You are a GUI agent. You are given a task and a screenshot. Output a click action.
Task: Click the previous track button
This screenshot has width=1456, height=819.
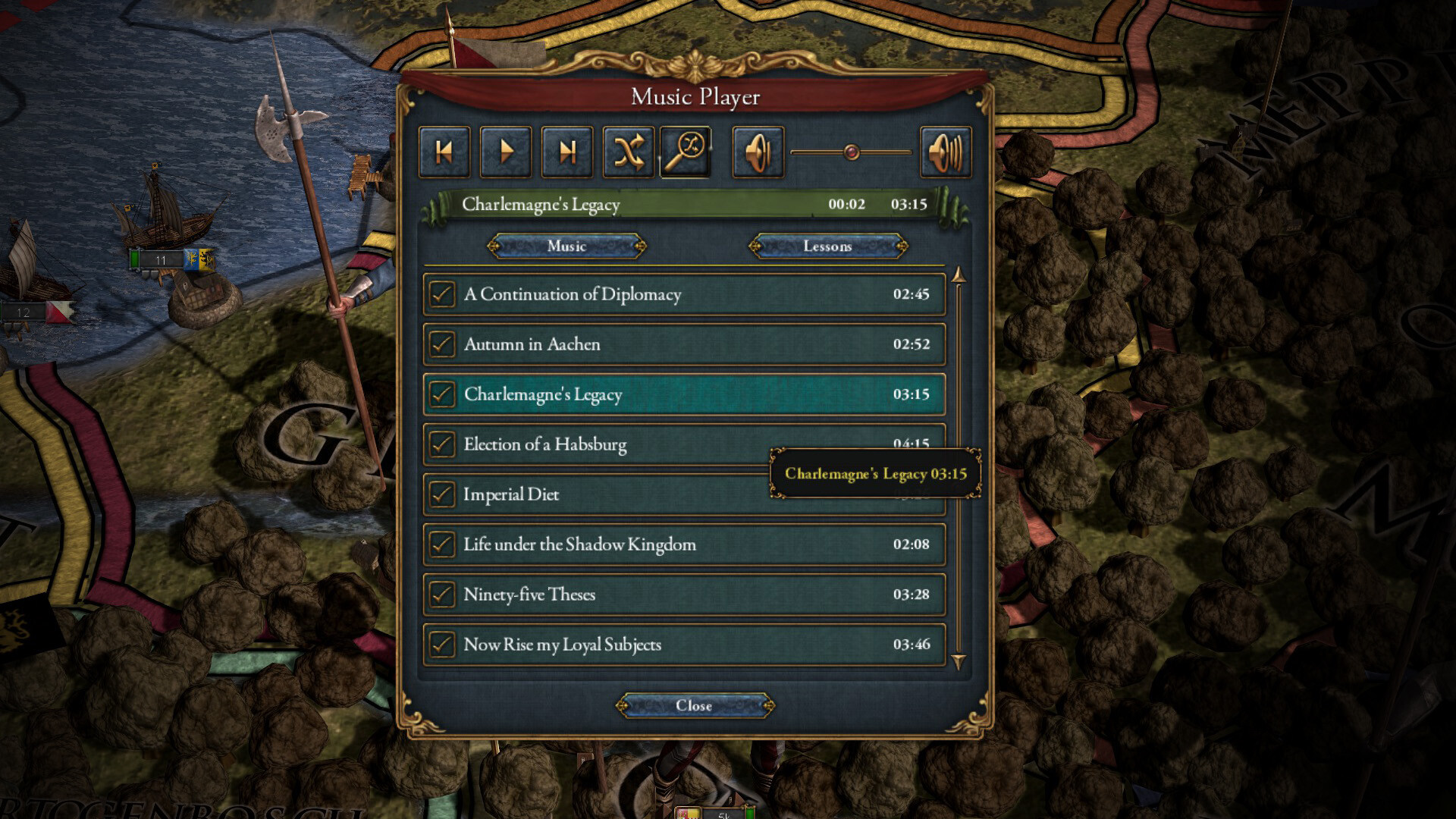click(x=444, y=151)
